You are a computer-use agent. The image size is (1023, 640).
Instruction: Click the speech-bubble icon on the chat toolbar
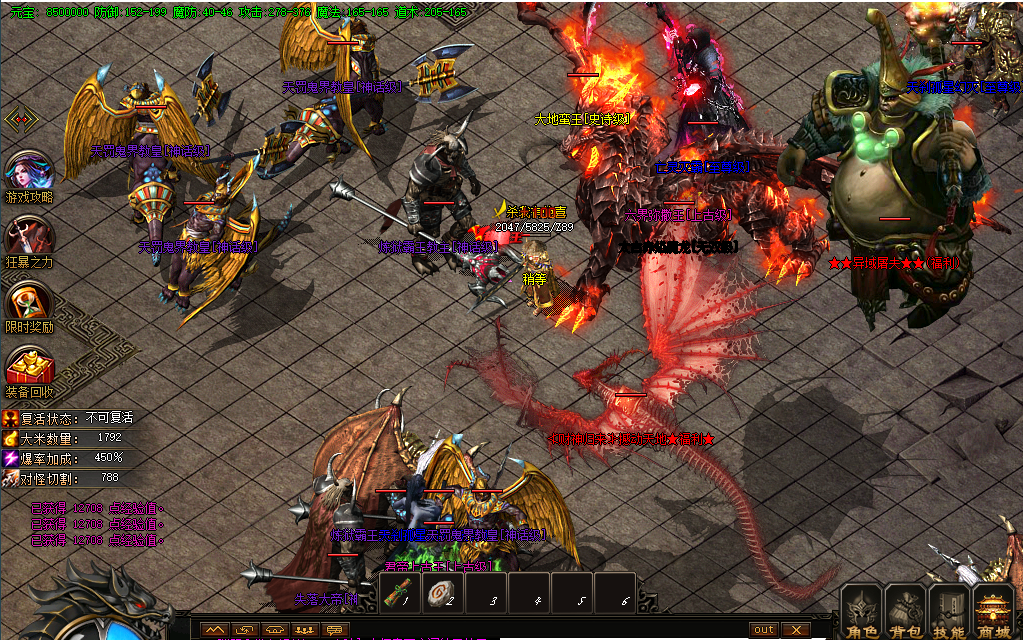pyautogui.click(x=336, y=630)
